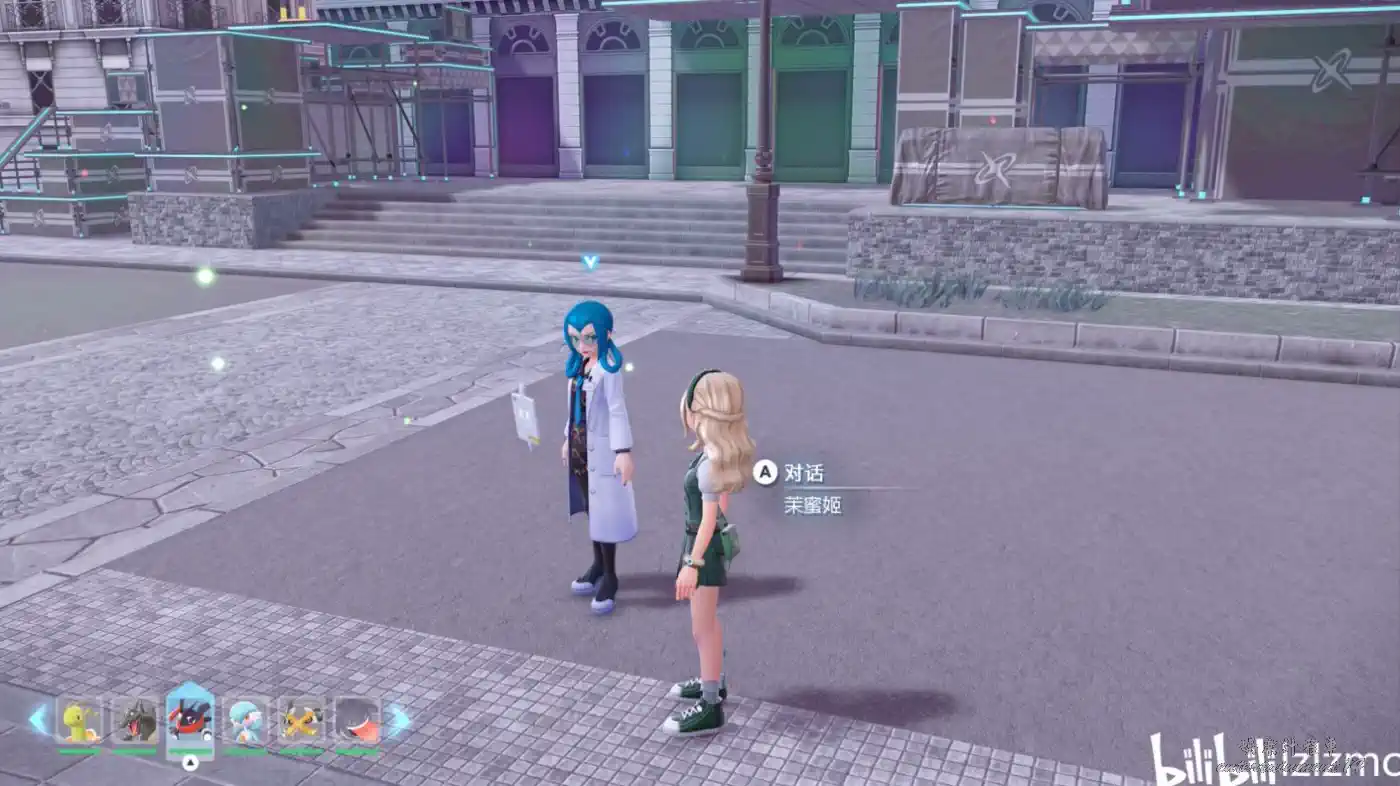Select the yellow Heliolisk party slot
The image size is (1400, 786).
(x=301, y=721)
